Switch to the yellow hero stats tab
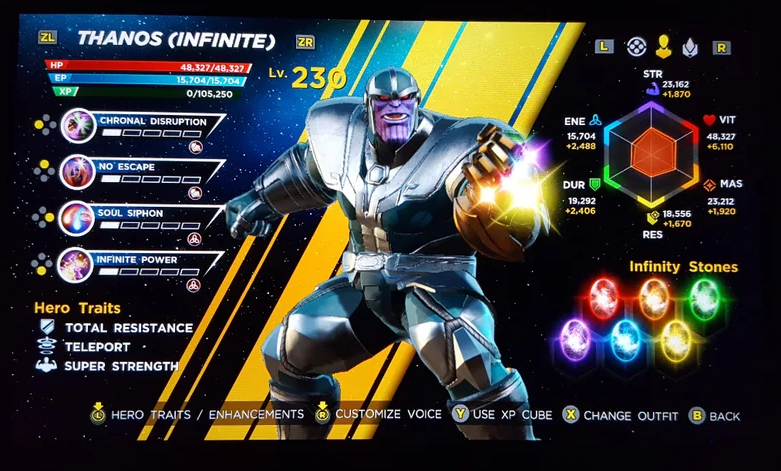Screen dimensions: 781x471 (662, 47)
